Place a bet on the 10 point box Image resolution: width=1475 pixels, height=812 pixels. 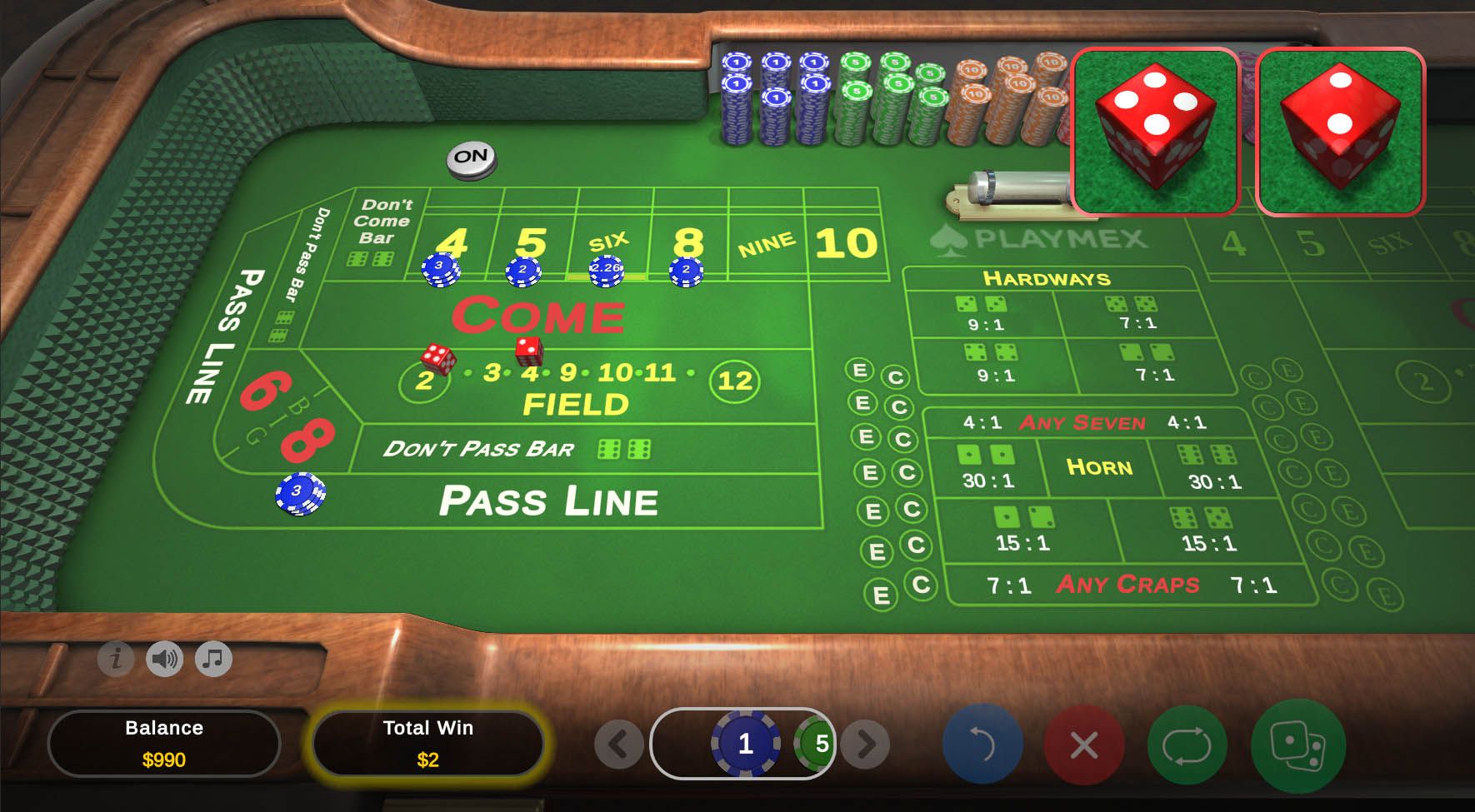pos(845,243)
